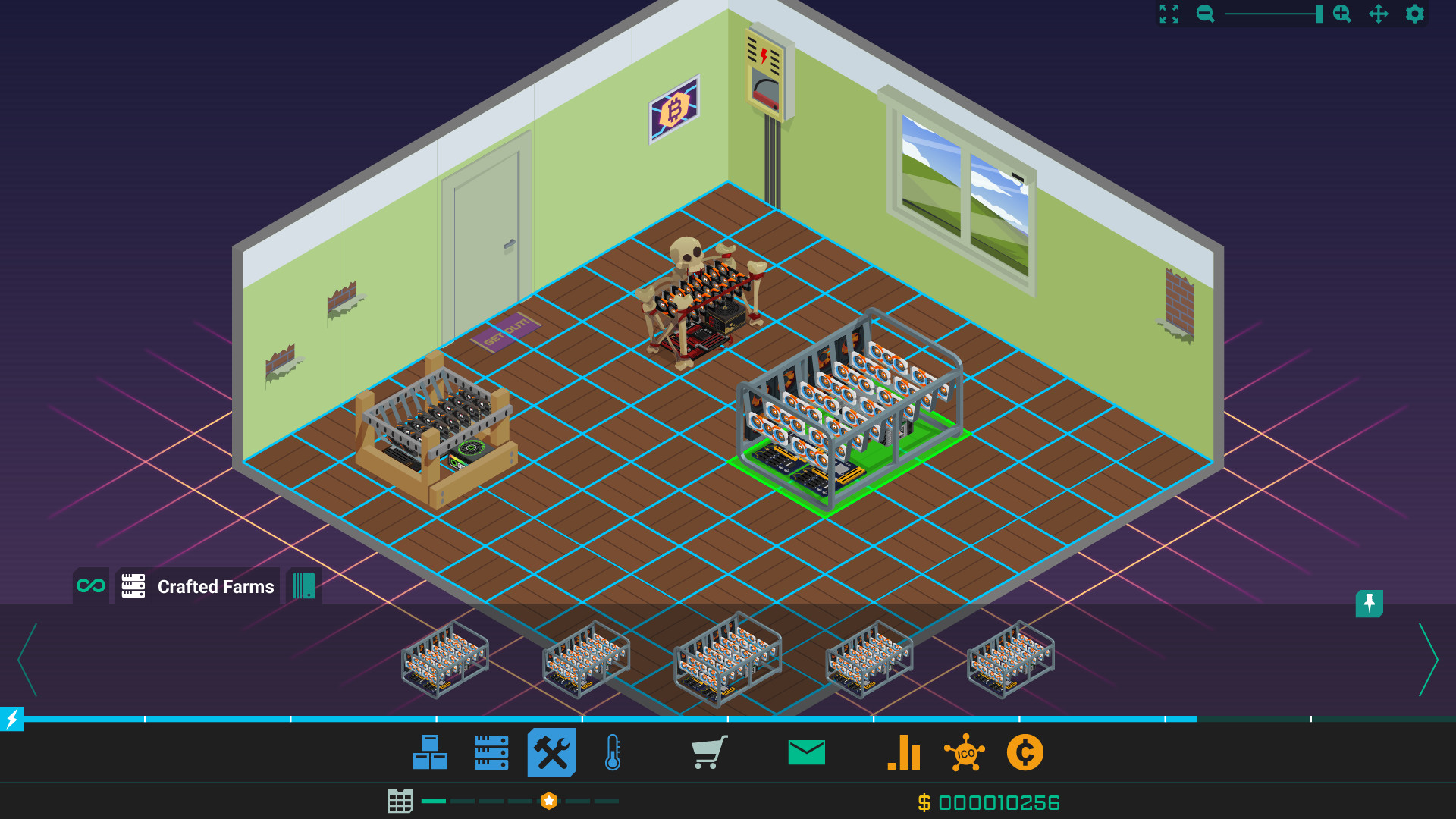Open the server racks farm icon
Image resolution: width=1456 pixels, height=819 pixels.
[491, 752]
